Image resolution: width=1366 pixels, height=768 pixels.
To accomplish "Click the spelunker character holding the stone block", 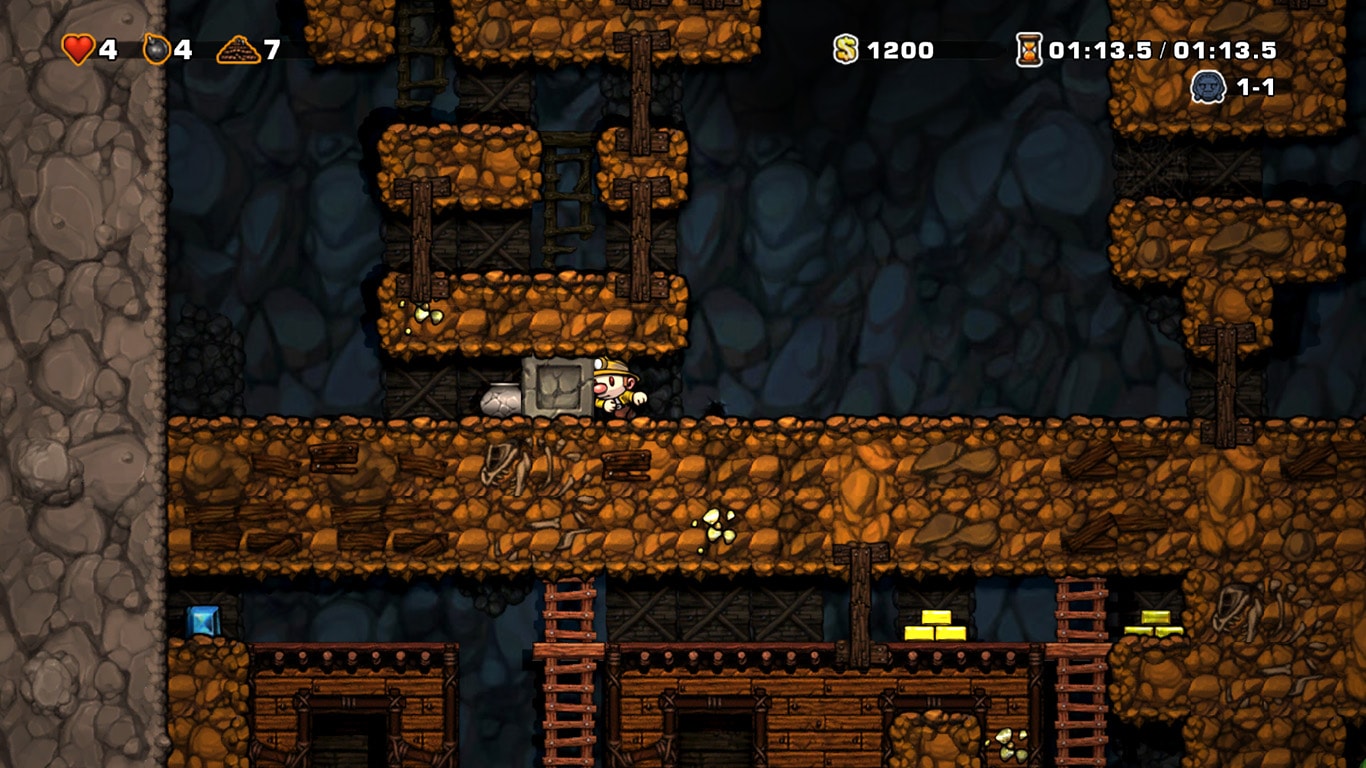I will [615, 390].
